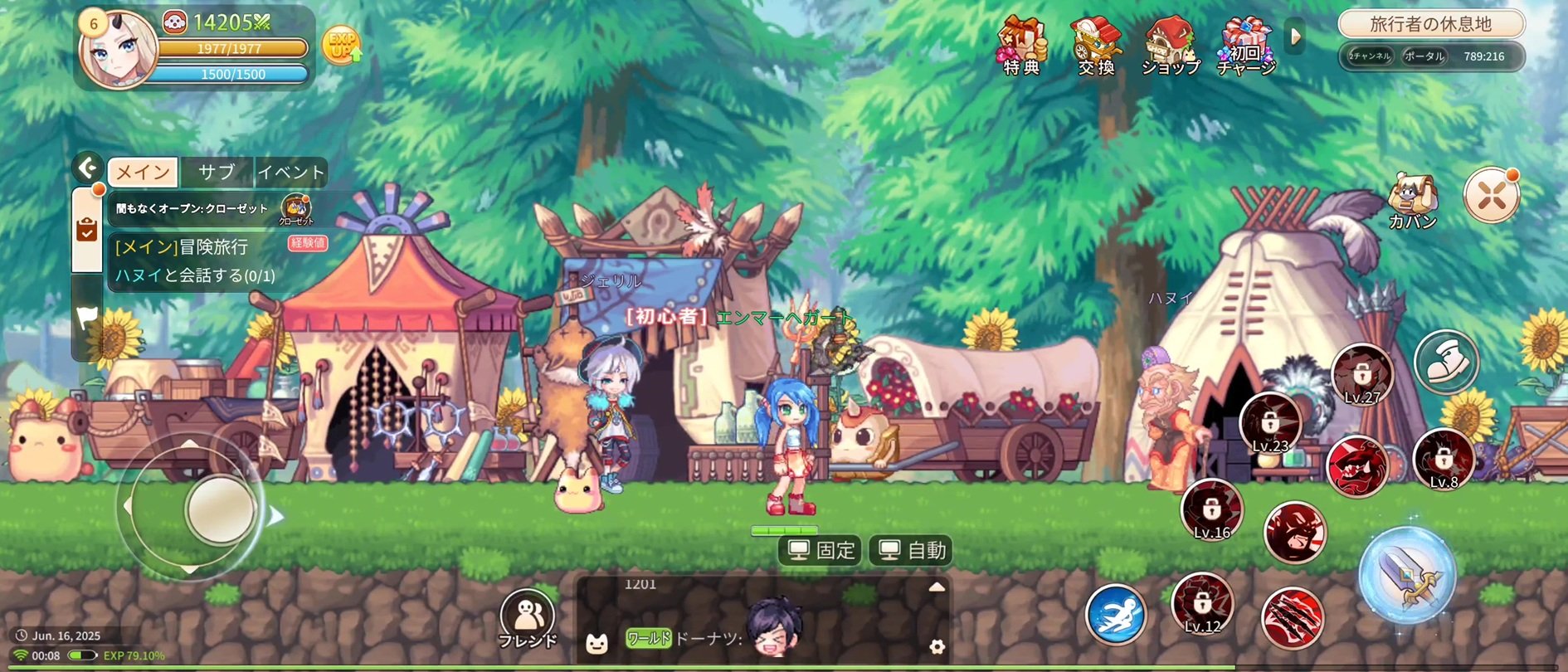Tap the EXP UP boost icon
1568x672 pixels.
(x=341, y=46)
